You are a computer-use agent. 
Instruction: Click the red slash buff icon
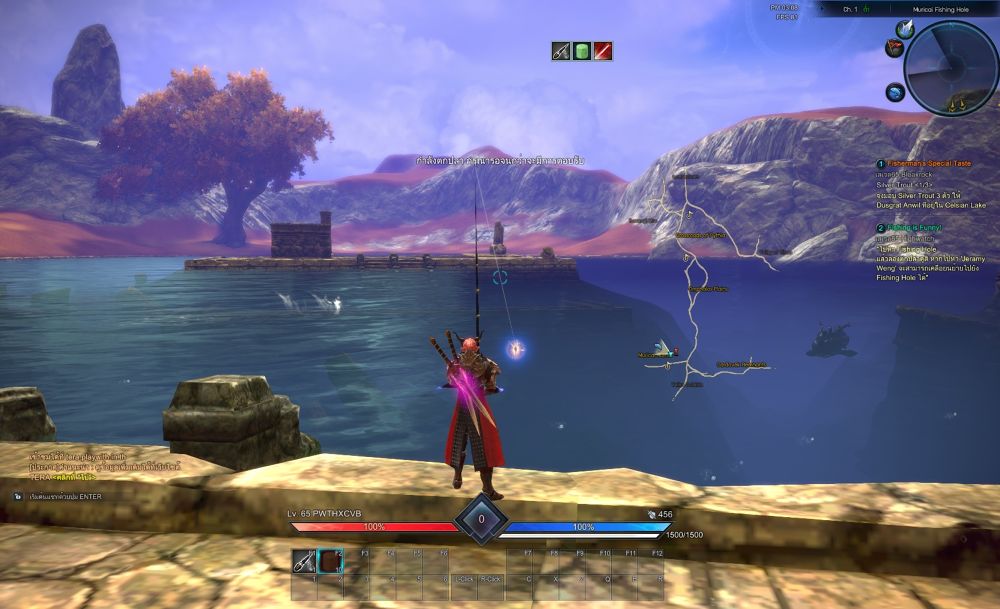[x=603, y=51]
